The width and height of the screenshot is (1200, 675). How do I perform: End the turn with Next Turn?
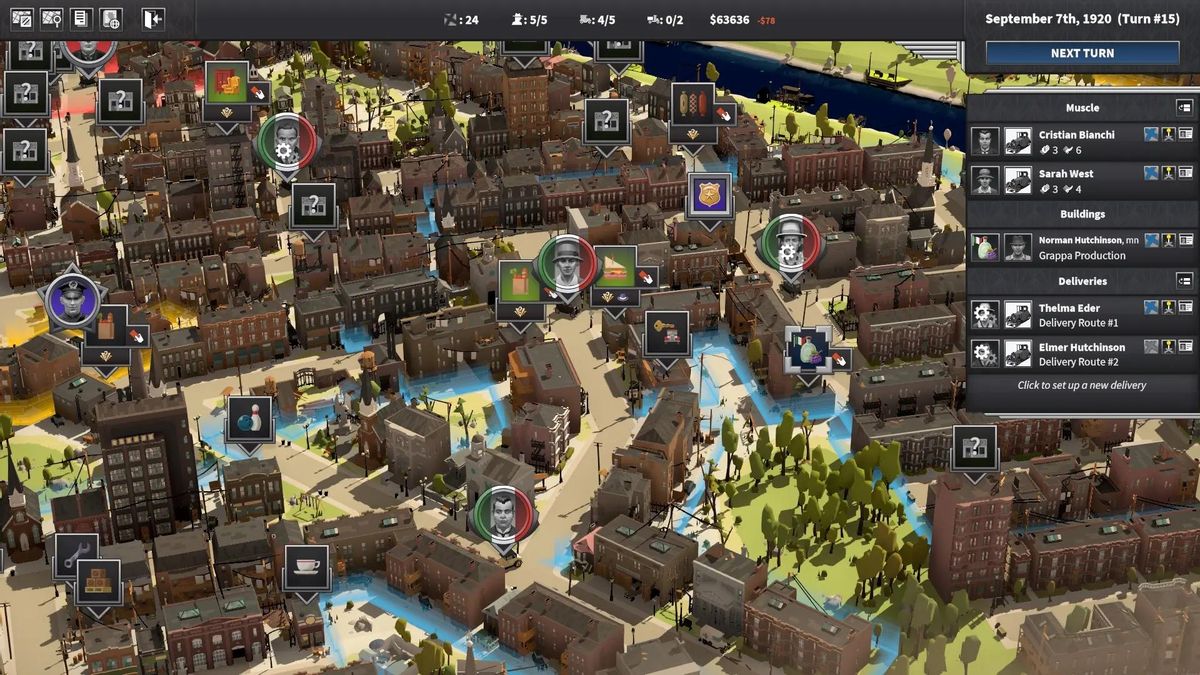point(1082,53)
